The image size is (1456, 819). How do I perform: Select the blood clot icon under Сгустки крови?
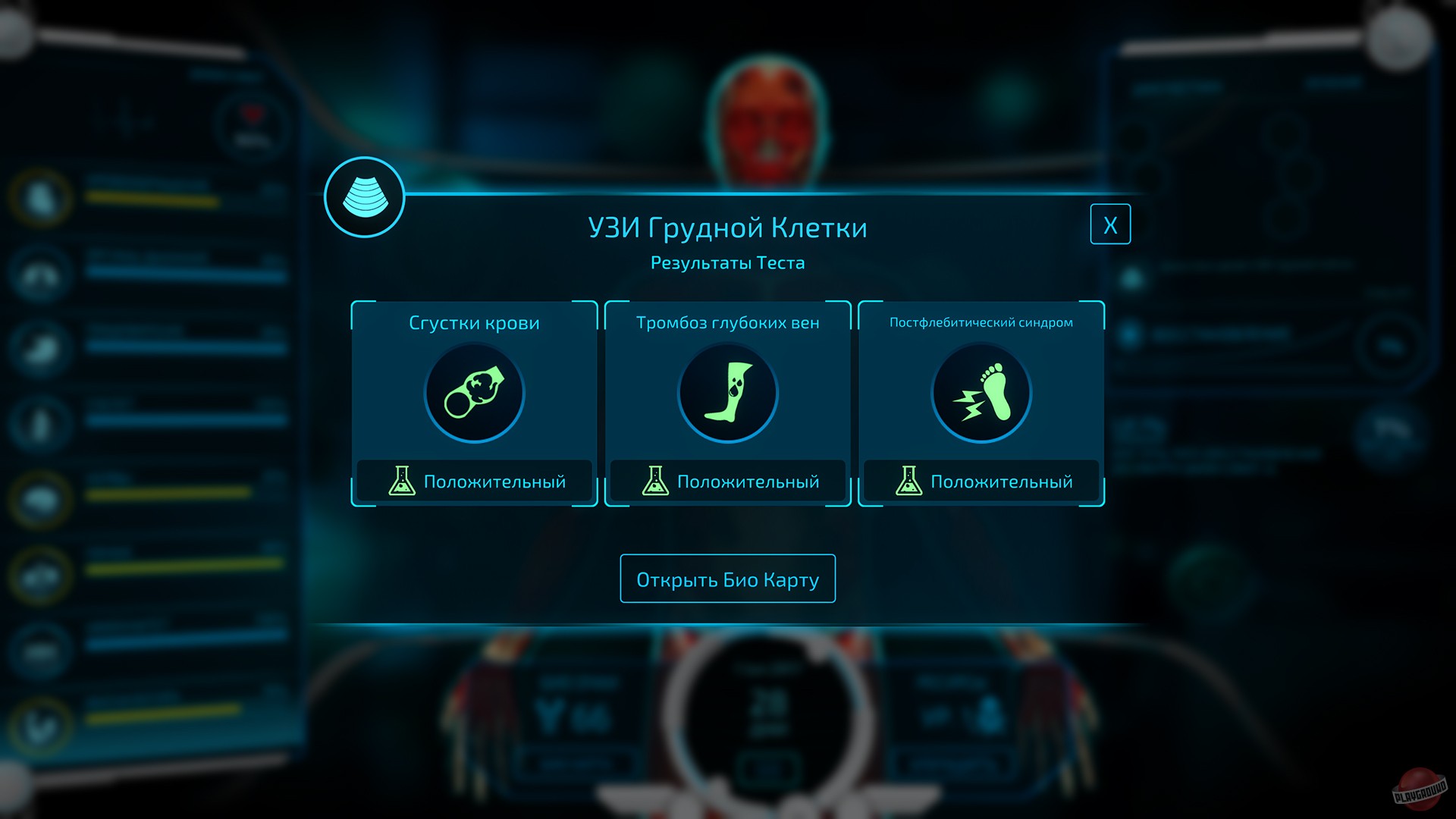pyautogui.click(x=474, y=392)
